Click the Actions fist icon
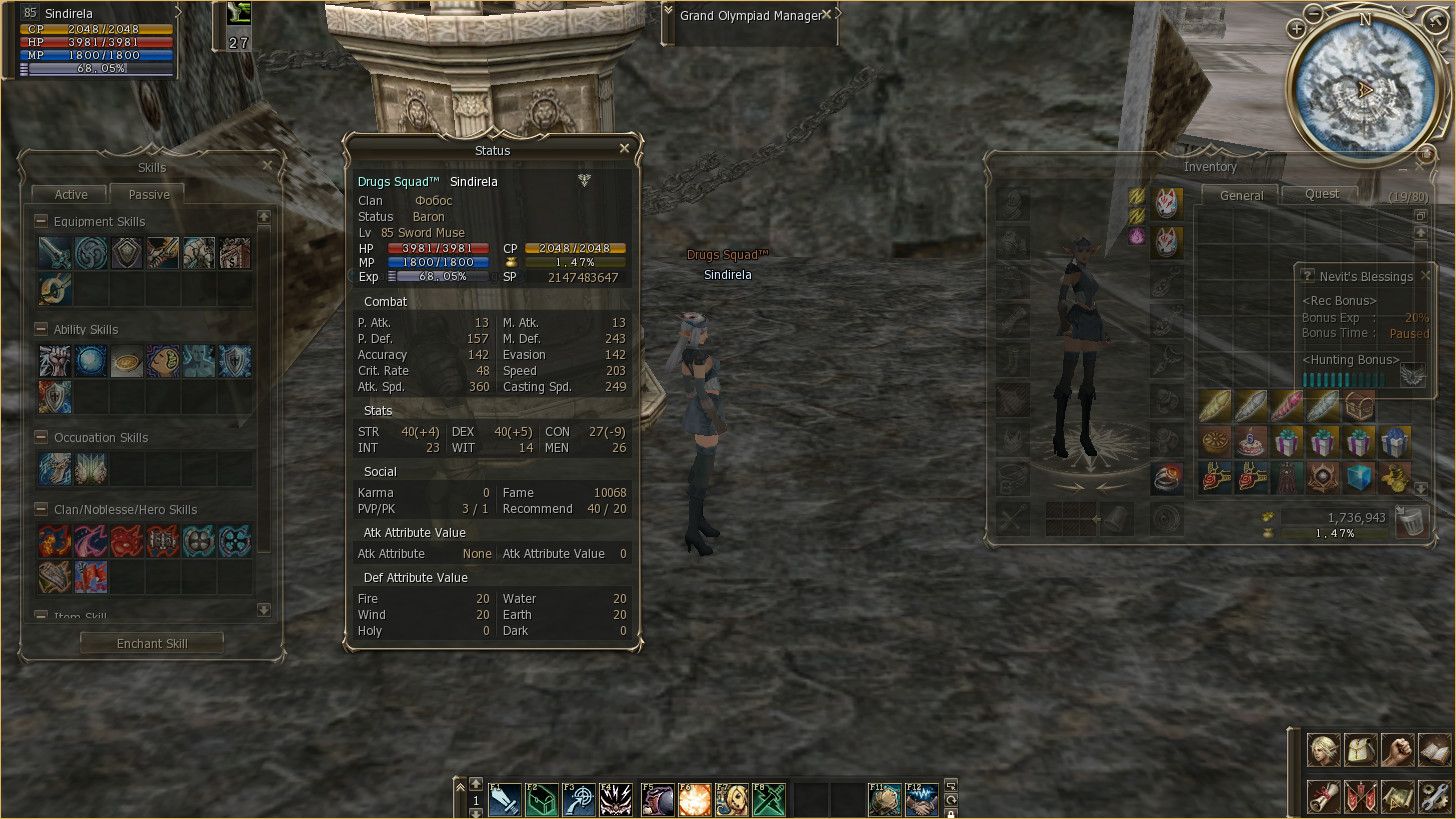The height and width of the screenshot is (819, 1456). click(x=1396, y=748)
